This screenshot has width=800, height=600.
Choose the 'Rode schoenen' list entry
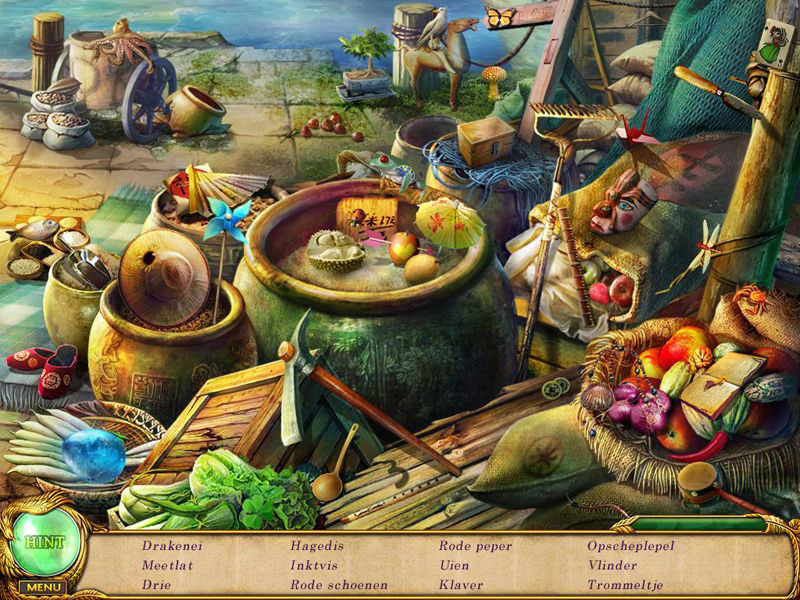338,584
